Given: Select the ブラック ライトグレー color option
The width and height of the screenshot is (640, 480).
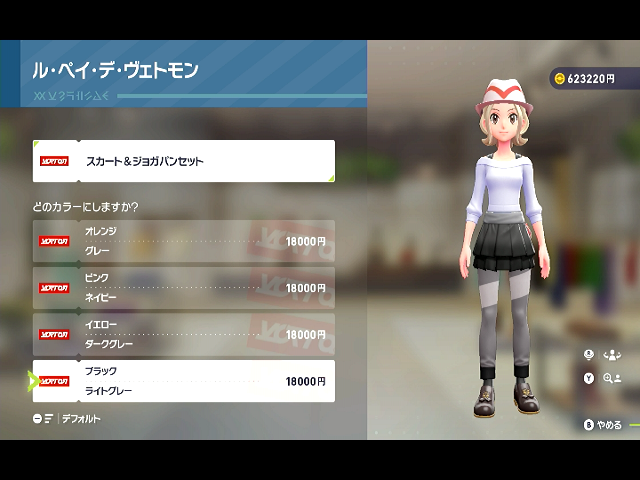Looking at the screenshot, I should (x=183, y=381).
